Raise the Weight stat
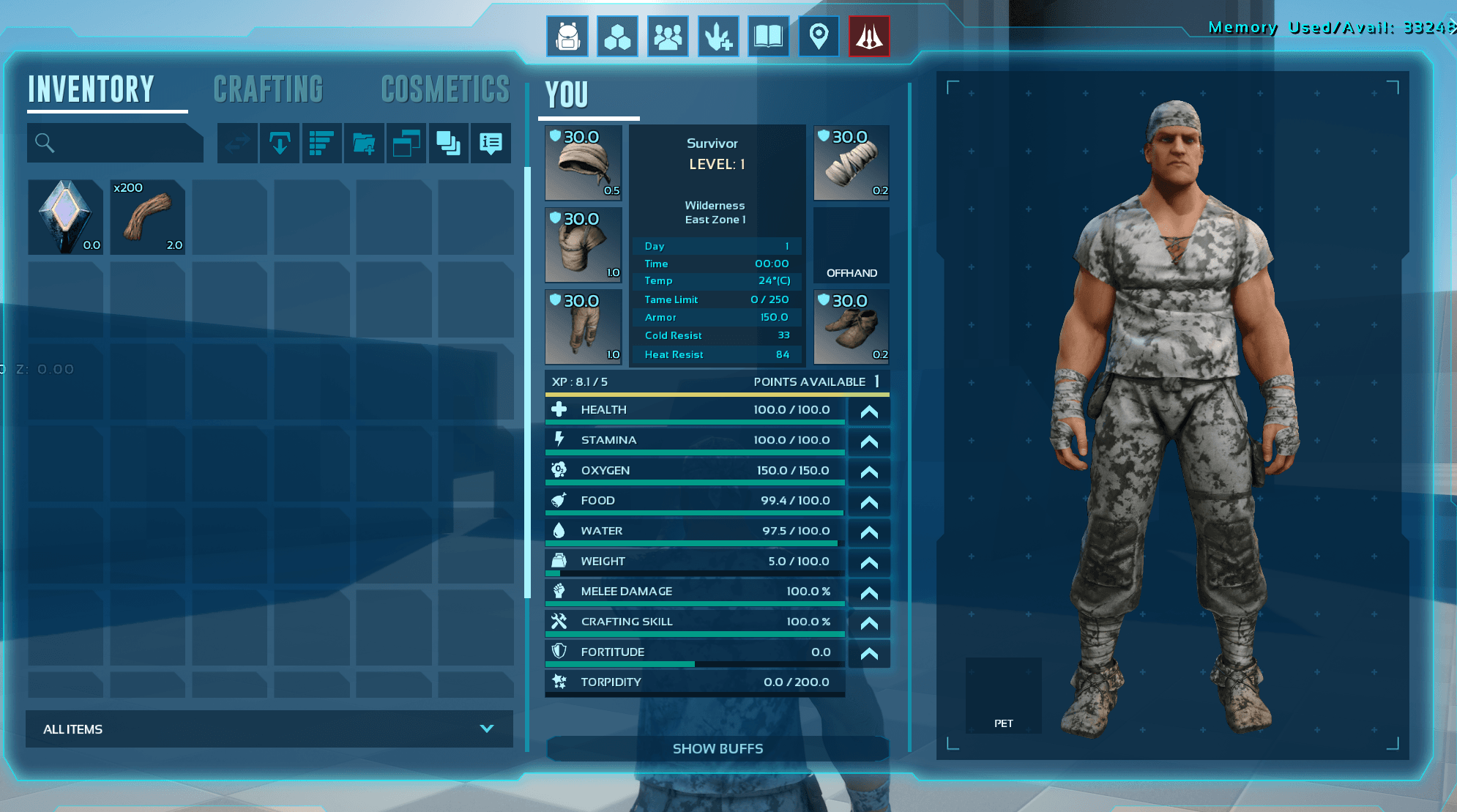 pos(869,562)
